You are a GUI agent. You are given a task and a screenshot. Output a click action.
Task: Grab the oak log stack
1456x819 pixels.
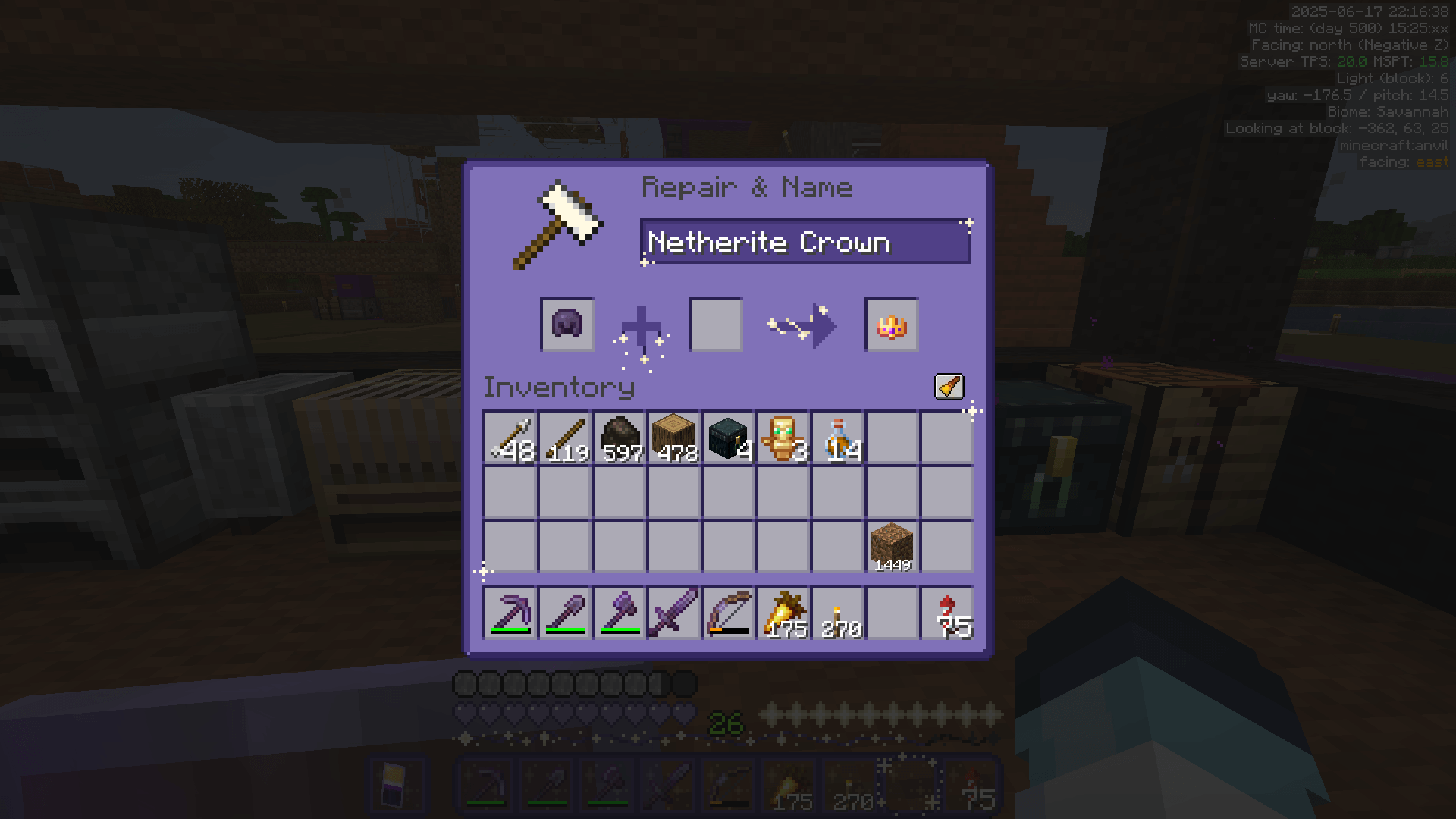674,438
